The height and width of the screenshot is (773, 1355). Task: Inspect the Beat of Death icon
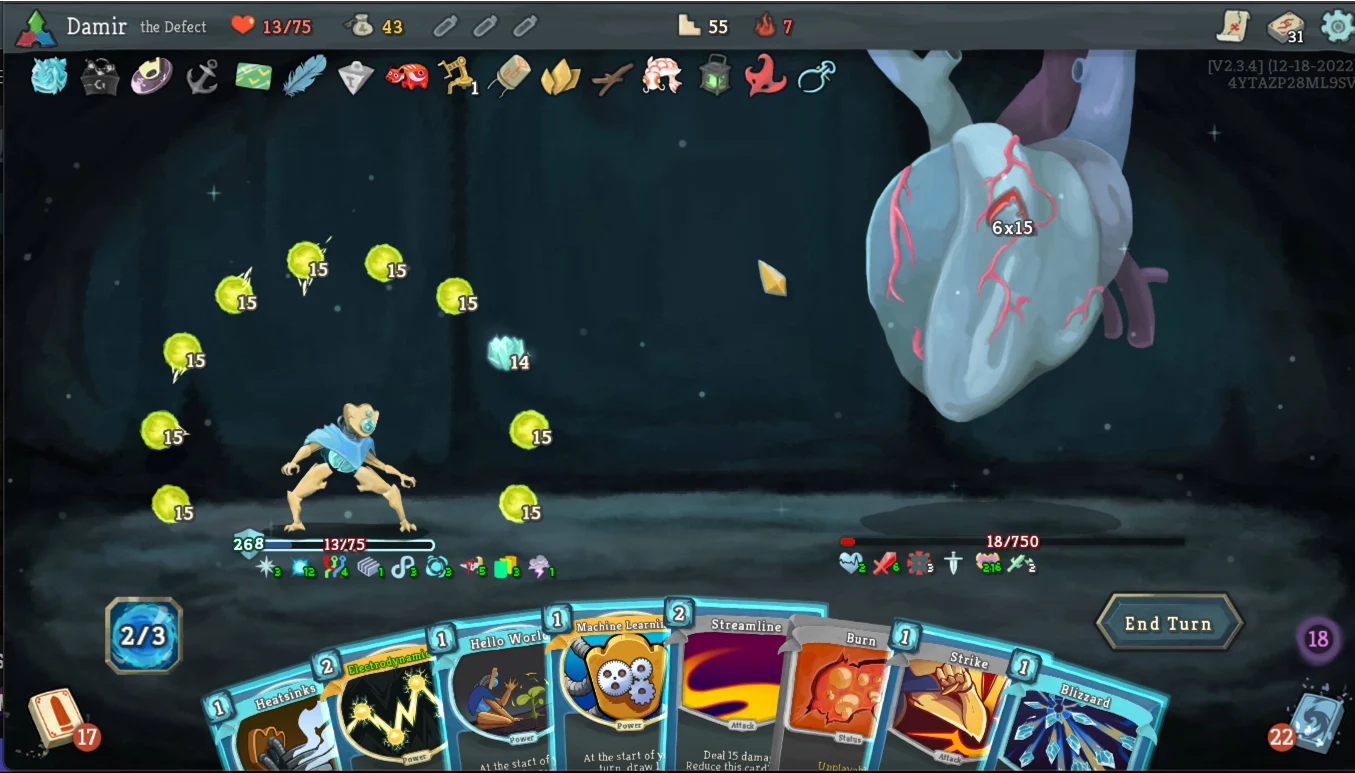(850, 563)
